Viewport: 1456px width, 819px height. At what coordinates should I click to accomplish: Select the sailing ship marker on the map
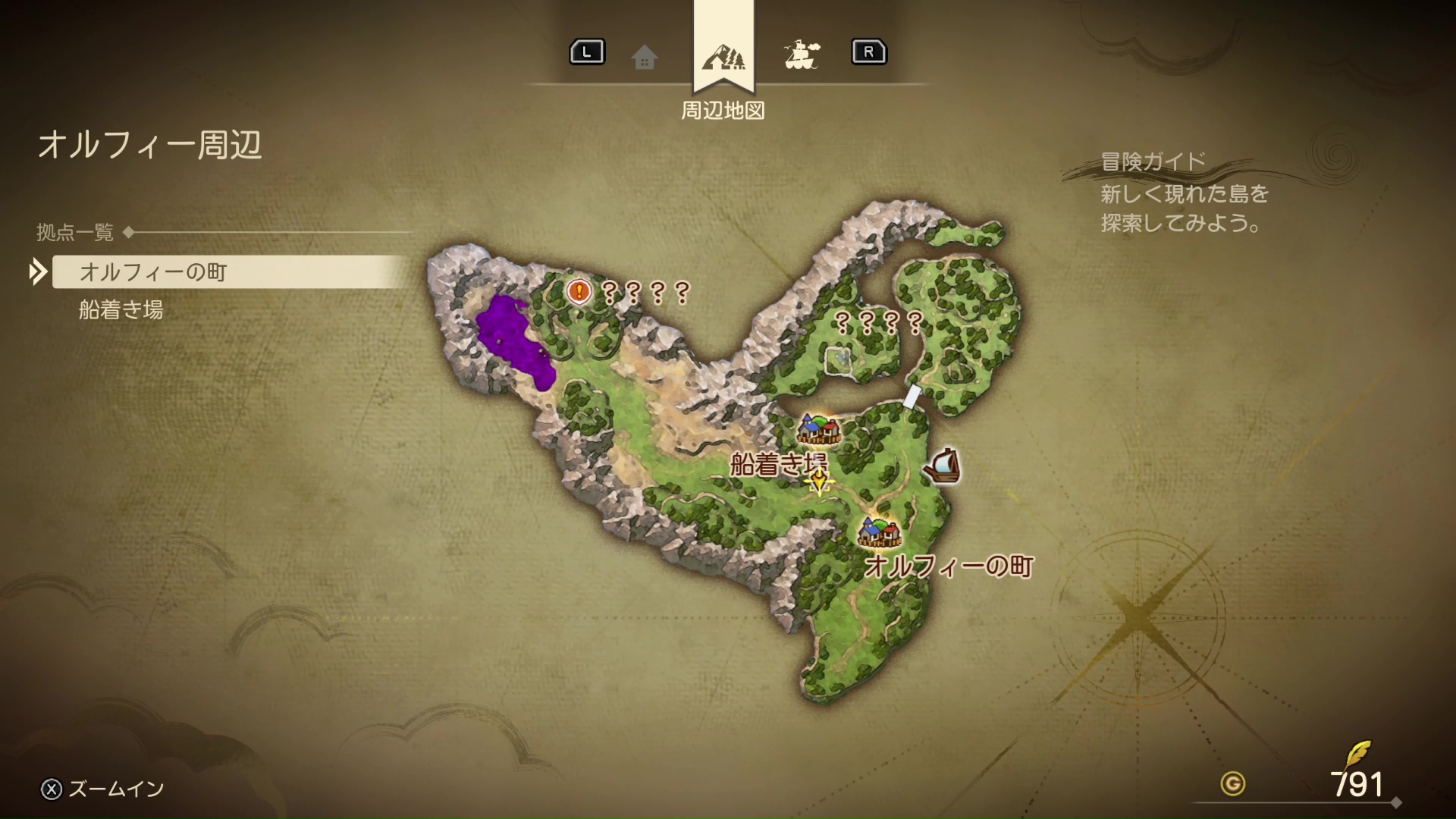(942, 466)
